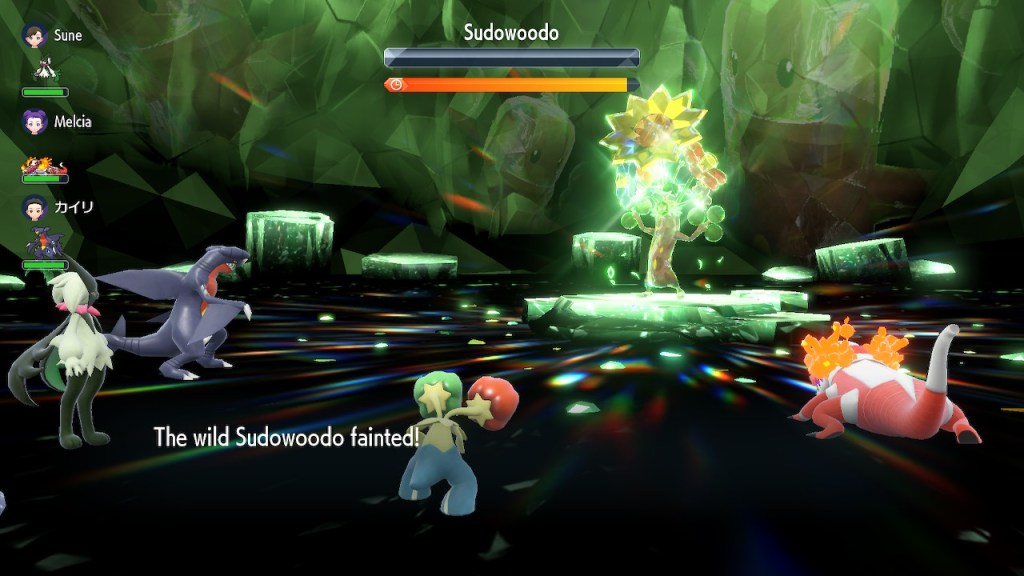The width and height of the screenshot is (1024, 576).
Task: Click カイリ's Garchomp party icon
Action: [x=44, y=244]
